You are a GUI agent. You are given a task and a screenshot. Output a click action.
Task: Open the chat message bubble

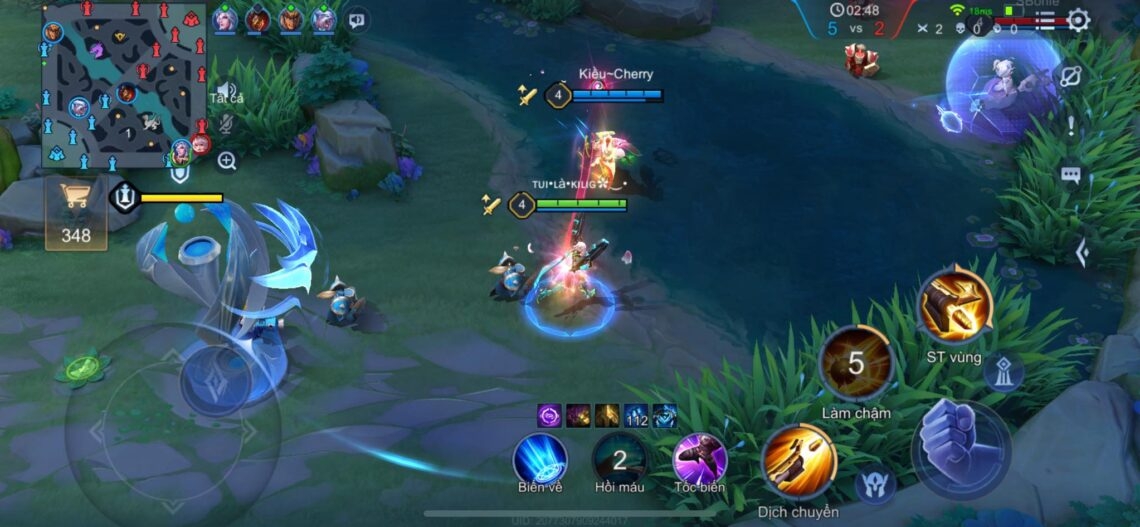coord(1071,176)
